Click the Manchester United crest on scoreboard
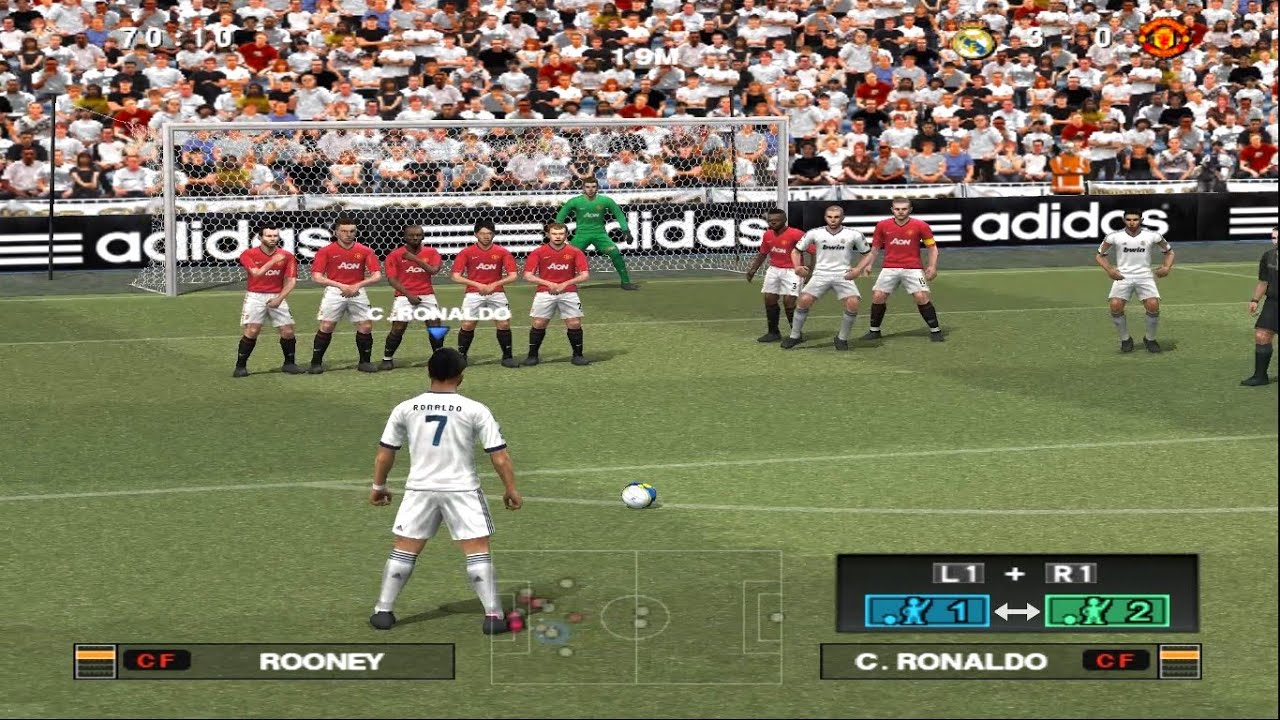Screen dimensions: 1280x720 click(x=1164, y=38)
